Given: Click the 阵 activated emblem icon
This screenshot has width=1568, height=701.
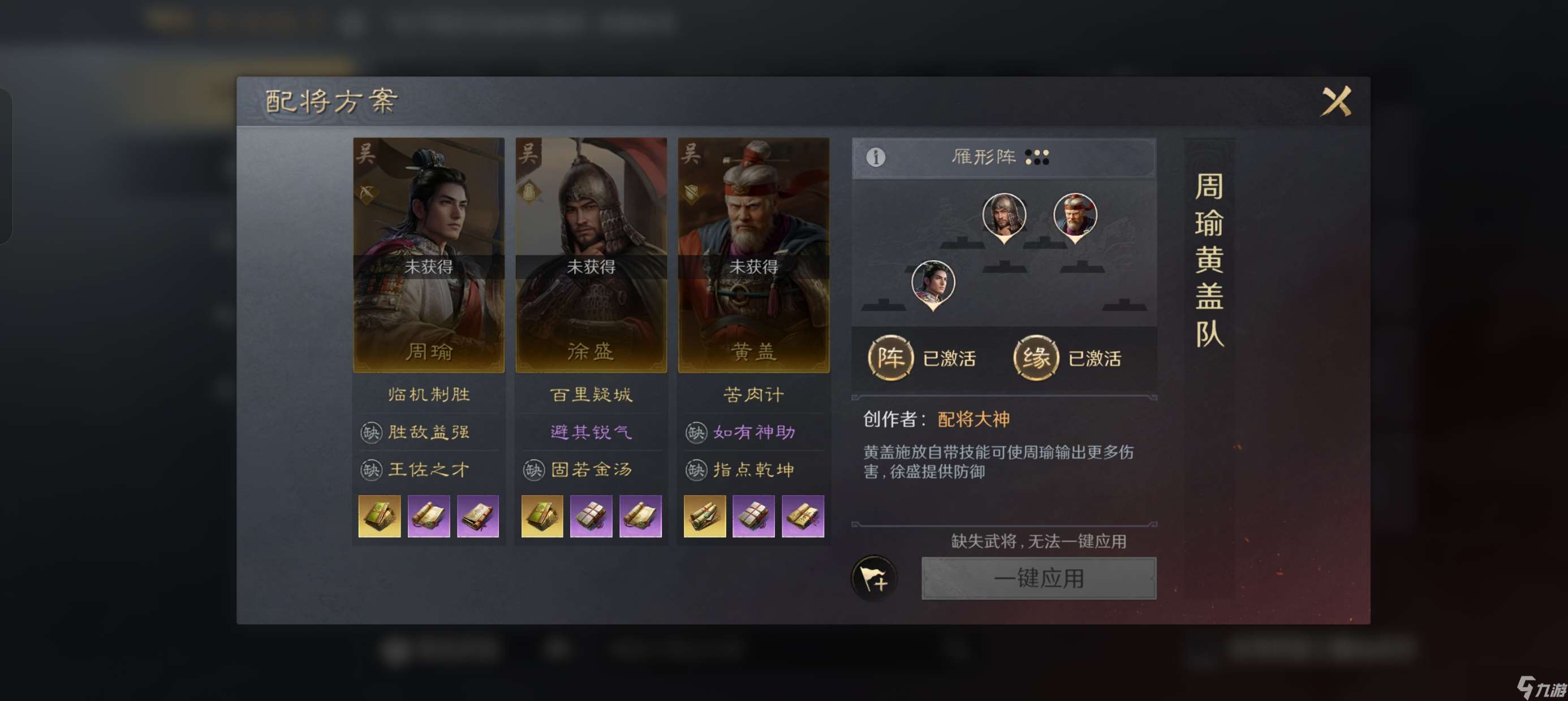Looking at the screenshot, I should click(x=890, y=358).
